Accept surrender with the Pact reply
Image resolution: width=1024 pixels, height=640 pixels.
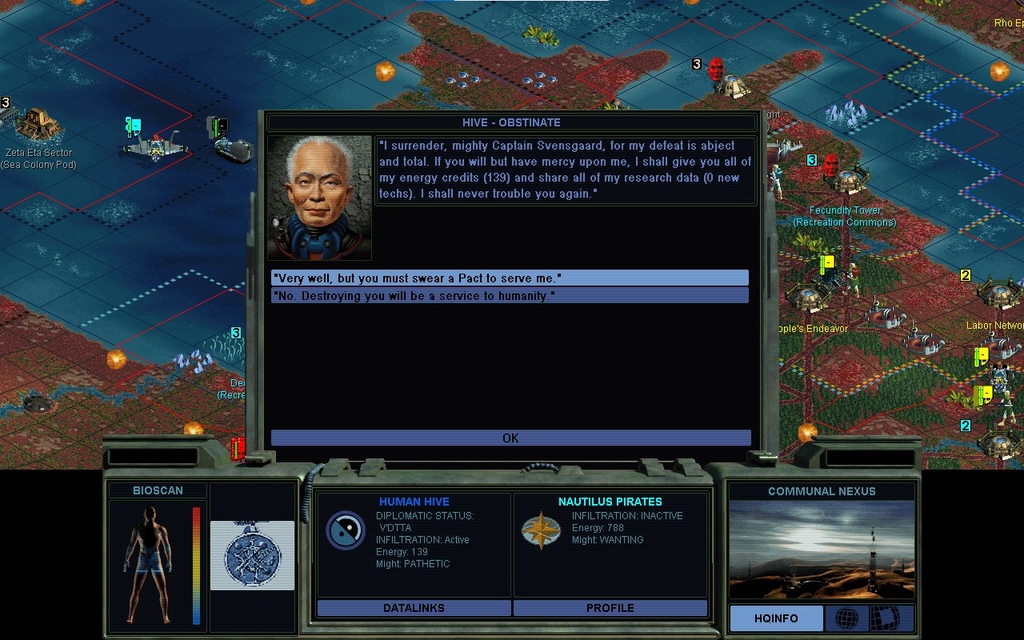509,277
